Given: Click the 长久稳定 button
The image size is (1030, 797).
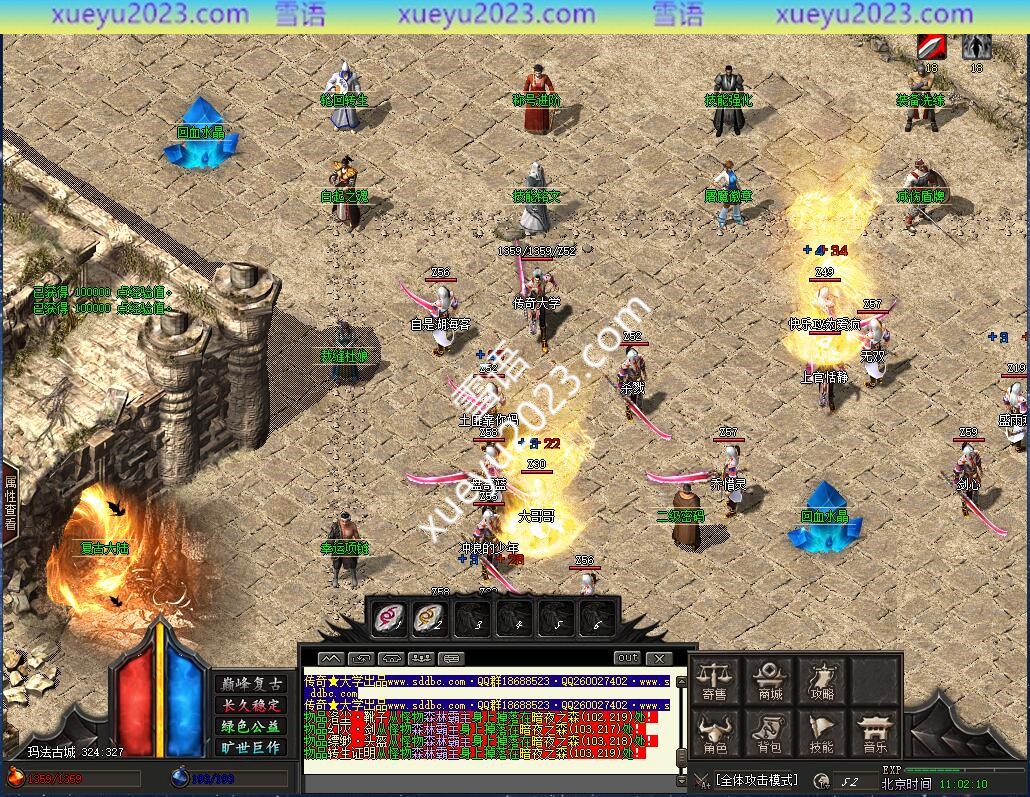Looking at the screenshot, I should pyautogui.click(x=251, y=705).
